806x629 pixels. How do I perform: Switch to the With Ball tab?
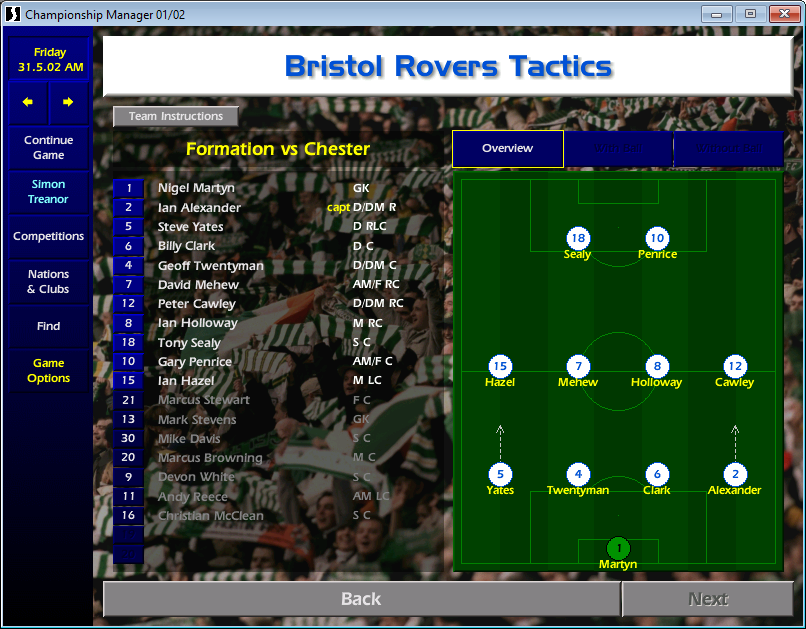tap(618, 149)
